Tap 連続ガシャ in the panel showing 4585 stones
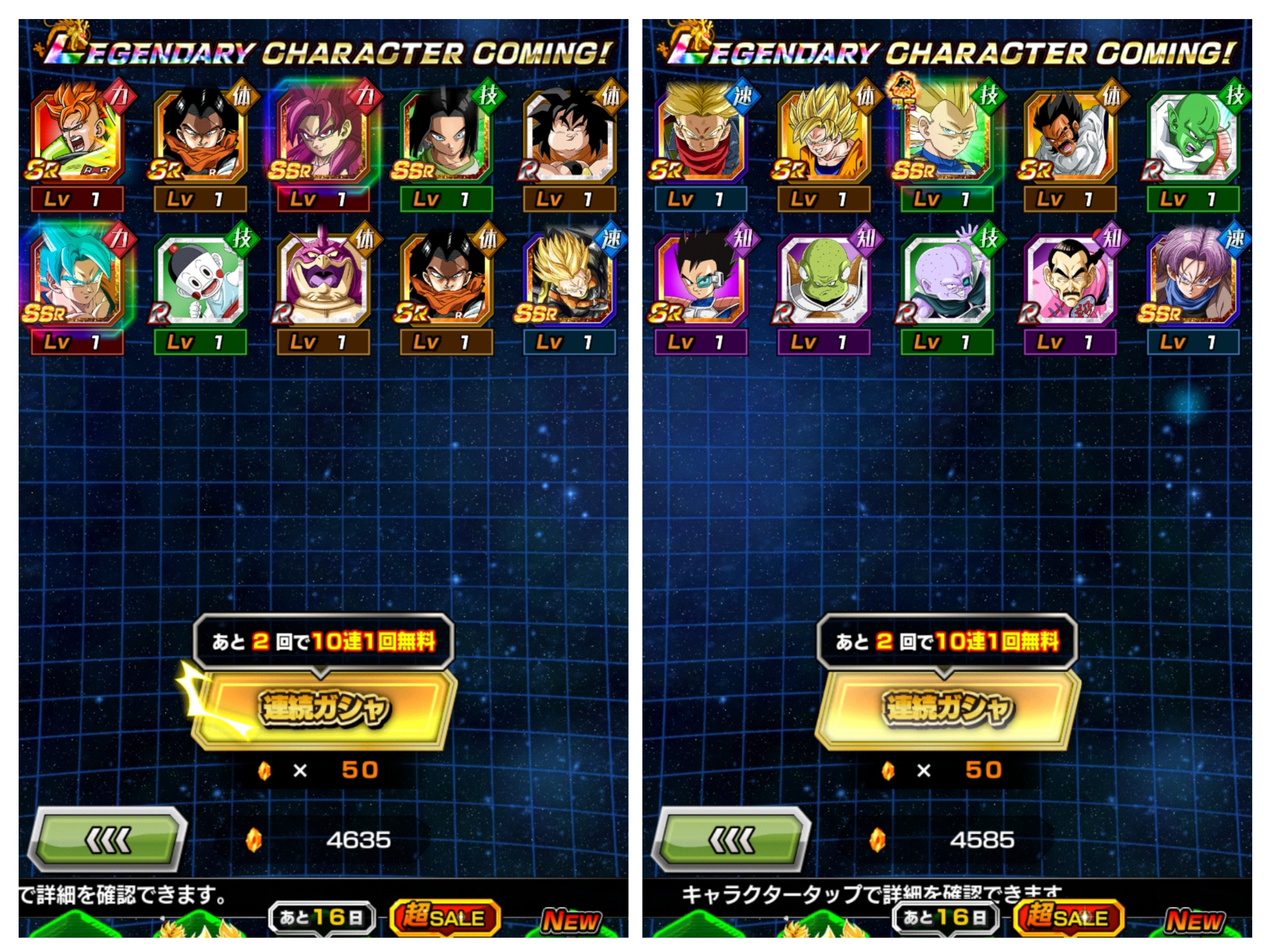 948,709
